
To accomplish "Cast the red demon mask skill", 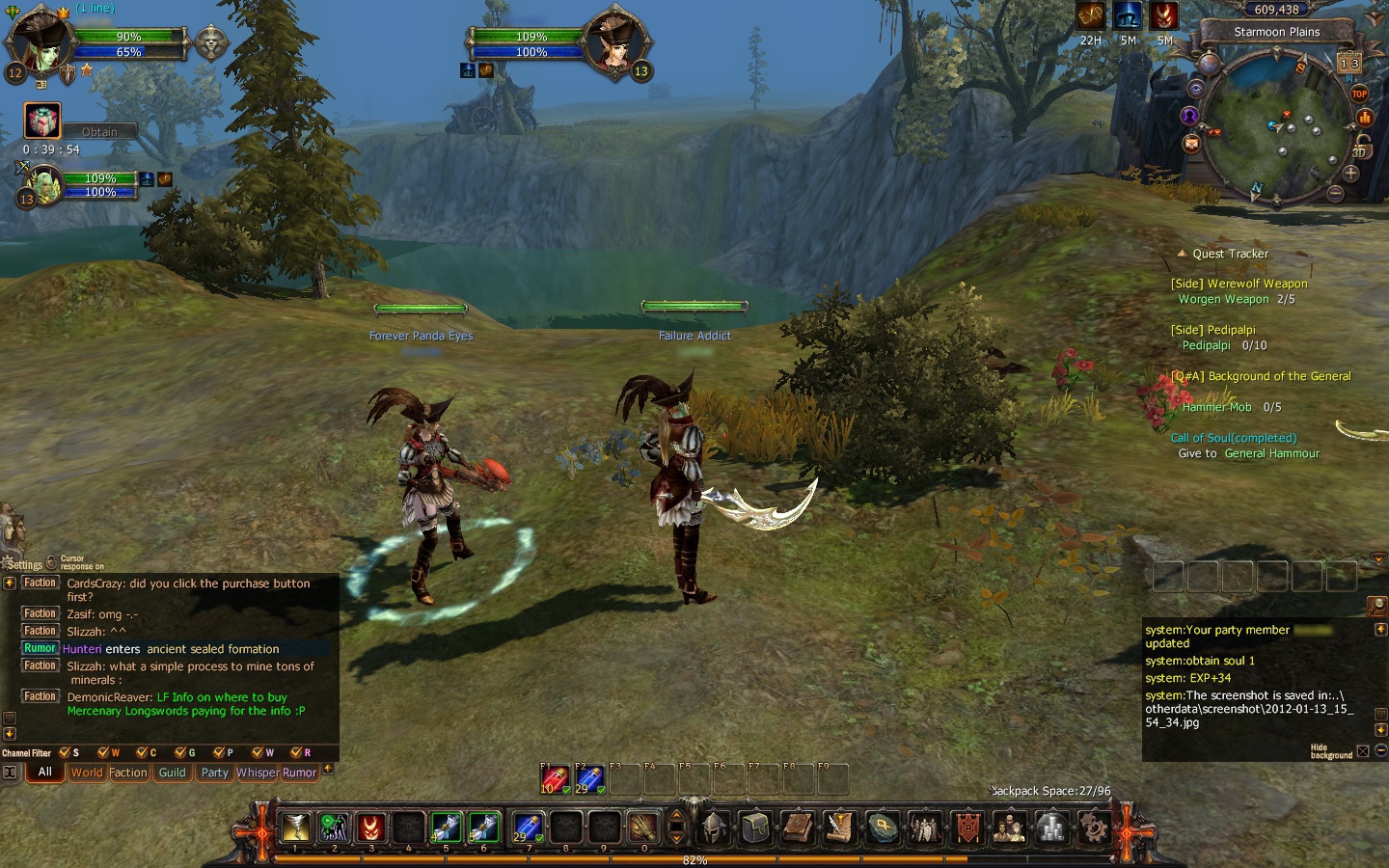I will click(371, 827).
